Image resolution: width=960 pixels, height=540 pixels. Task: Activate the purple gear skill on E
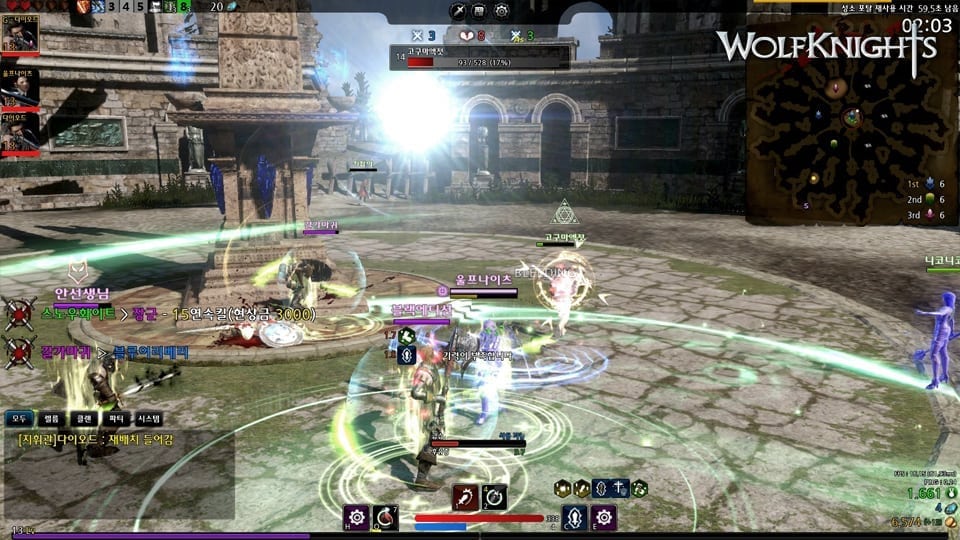603,517
